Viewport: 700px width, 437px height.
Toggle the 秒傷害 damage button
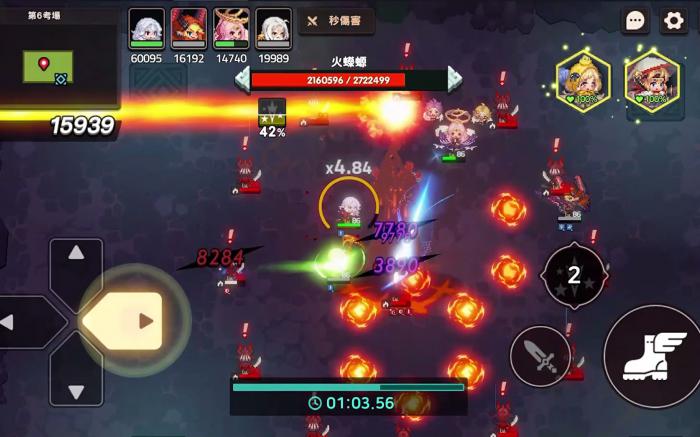coord(336,21)
